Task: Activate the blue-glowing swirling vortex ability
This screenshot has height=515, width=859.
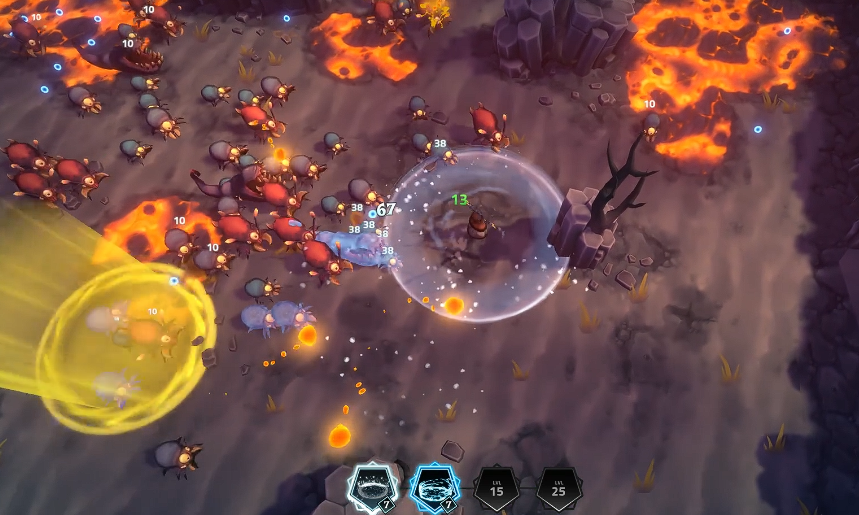Action: tap(434, 487)
